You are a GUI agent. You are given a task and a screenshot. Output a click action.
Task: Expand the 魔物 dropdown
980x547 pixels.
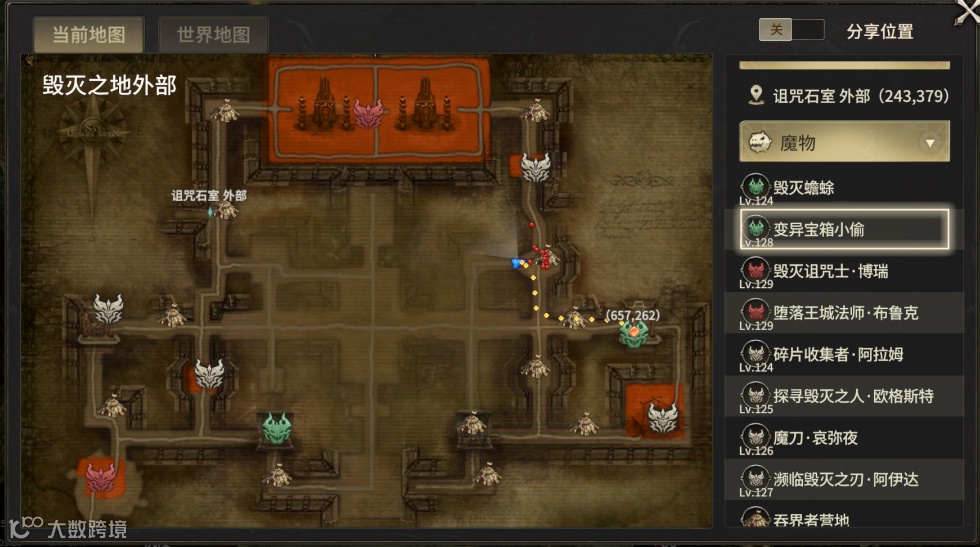click(x=931, y=143)
